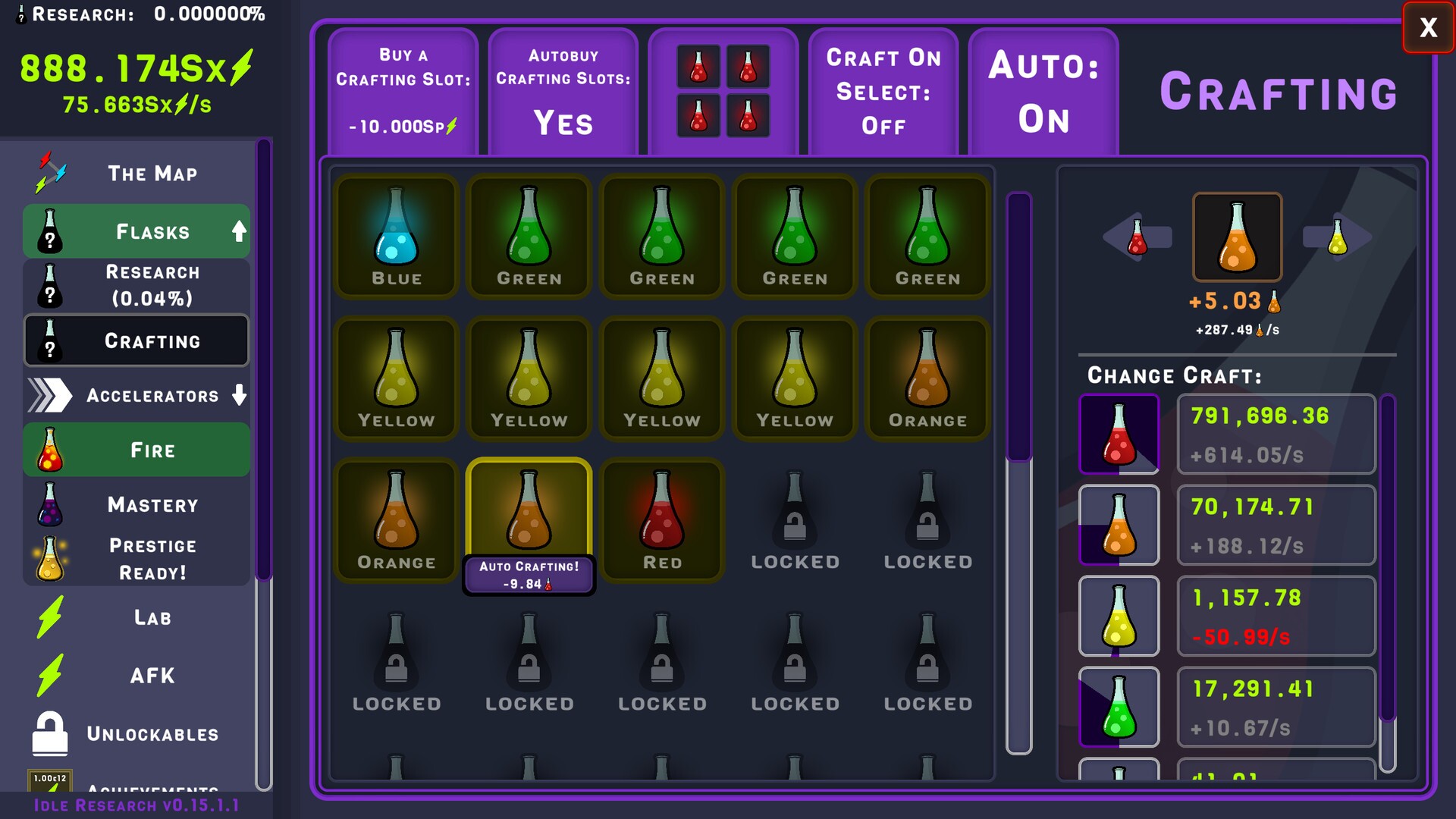Open the Mastery panel
Image resolution: width=1456 pixels, height=819 pixels.
click(136, 504)
